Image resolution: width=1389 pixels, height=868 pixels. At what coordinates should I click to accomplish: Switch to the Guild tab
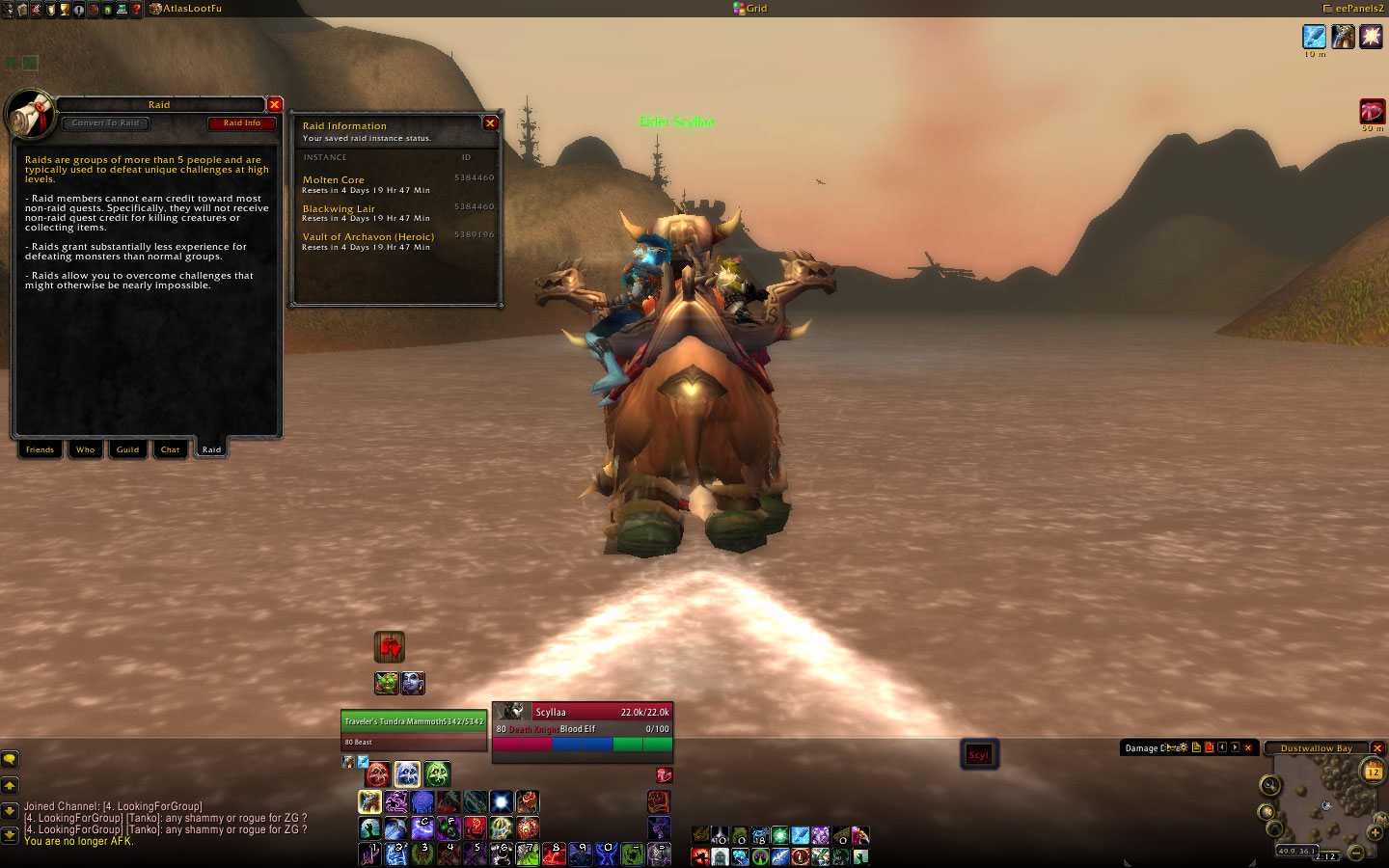coord(127,449)
